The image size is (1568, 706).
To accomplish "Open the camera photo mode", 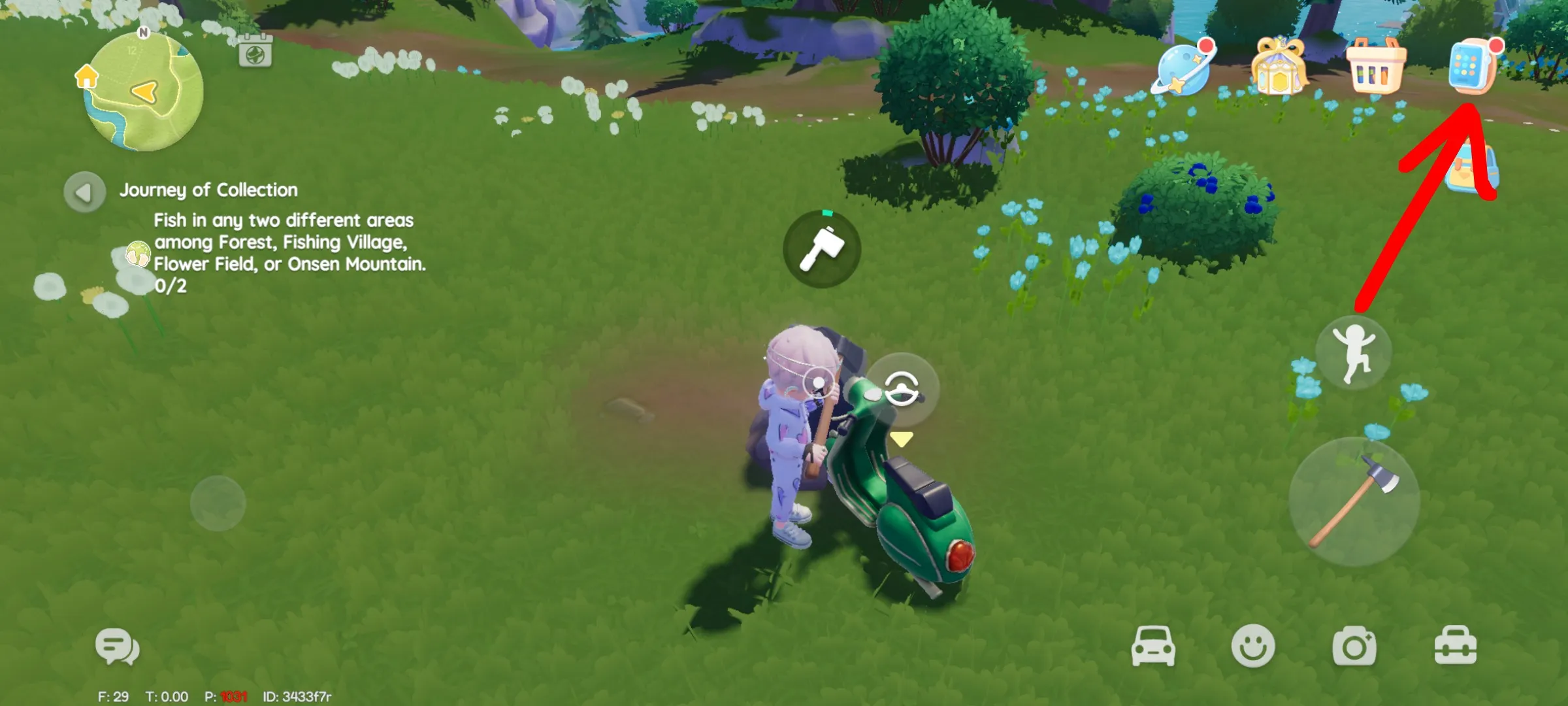I will (1354, 647).
